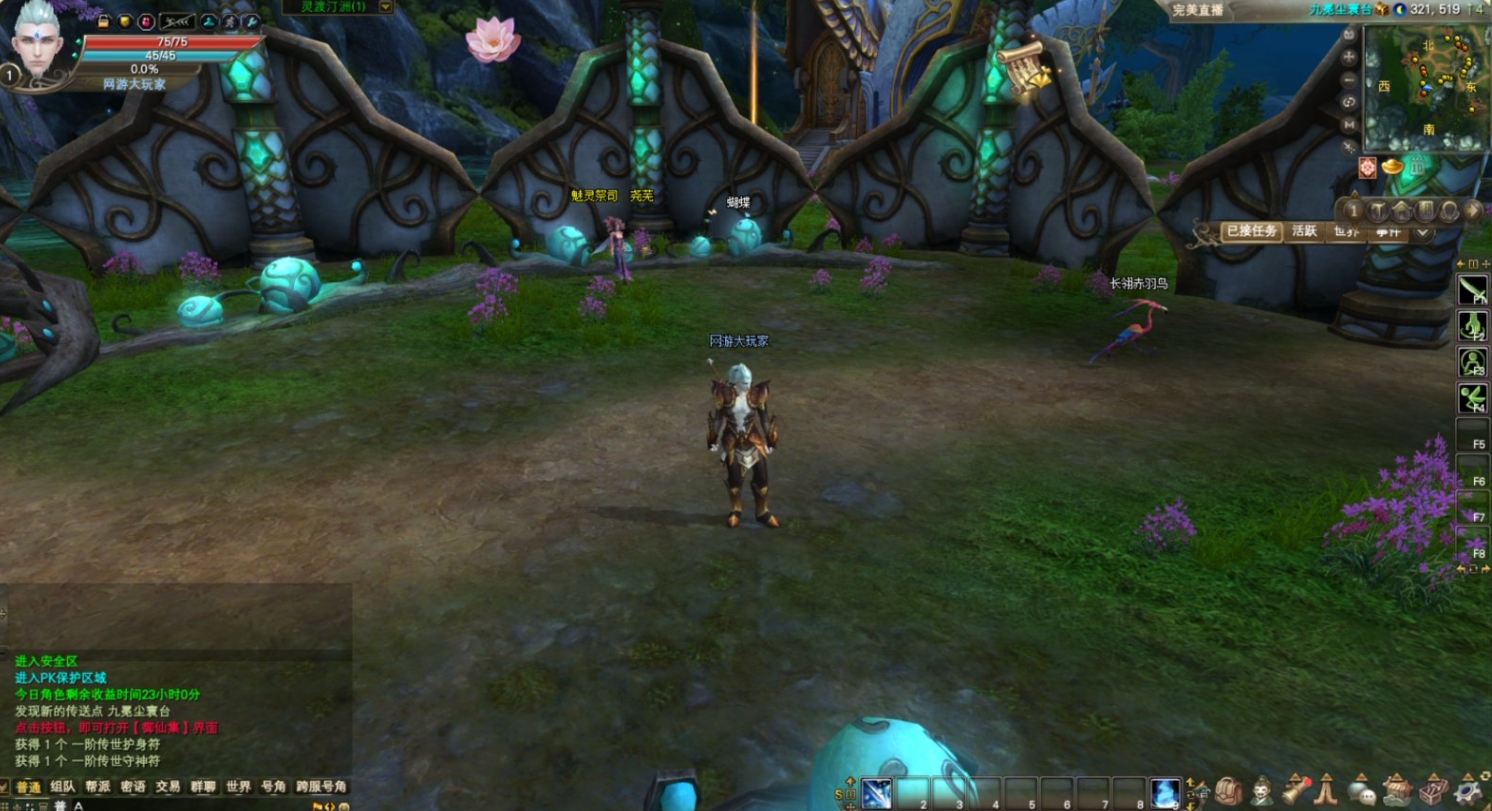Open the minimap
The height and width of the screenshot is (811, 1492).
(1424, 88)
